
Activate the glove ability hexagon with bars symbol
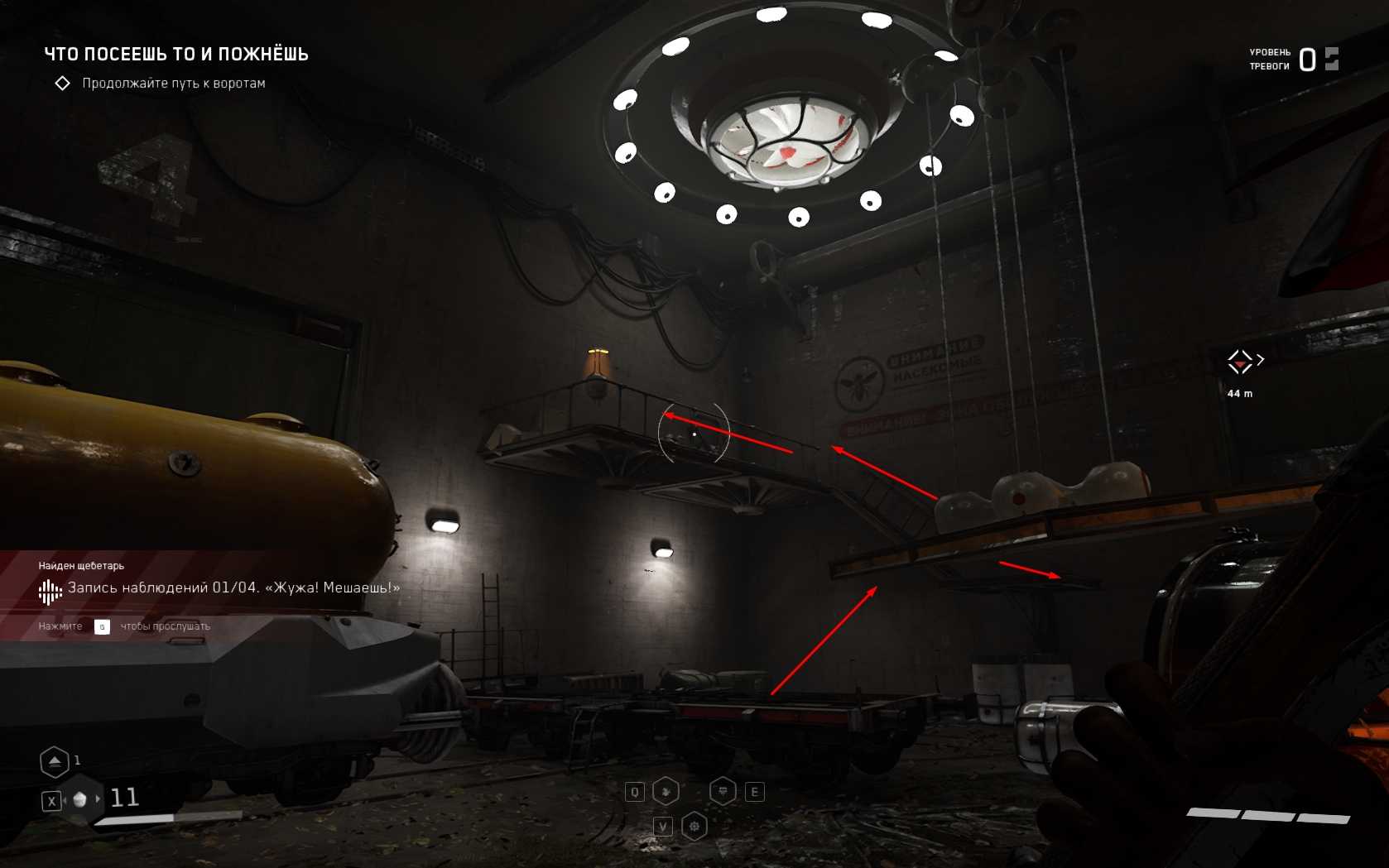tap(723, 792)
